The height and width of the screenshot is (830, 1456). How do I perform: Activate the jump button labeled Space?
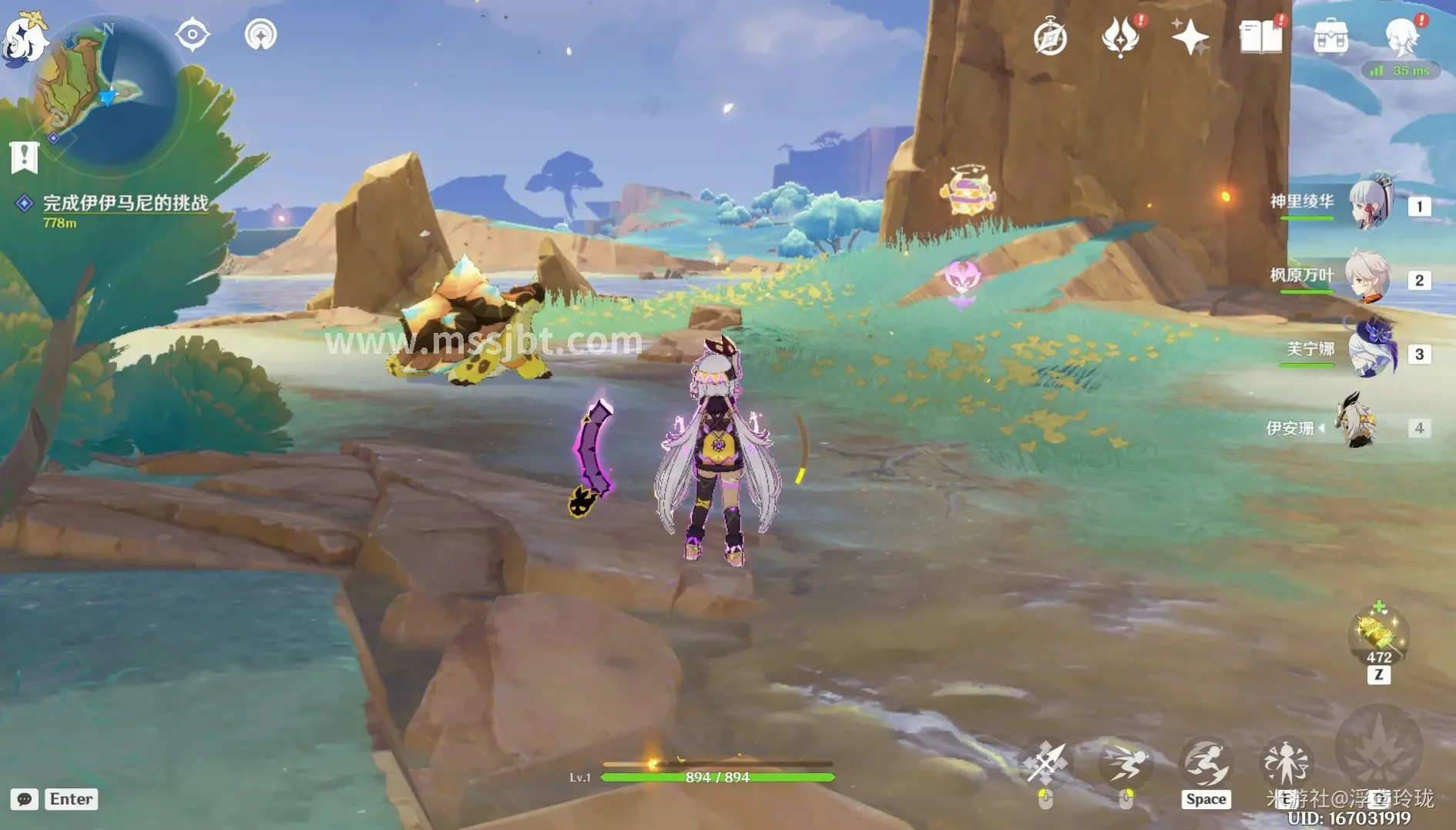click(1206, 764)
